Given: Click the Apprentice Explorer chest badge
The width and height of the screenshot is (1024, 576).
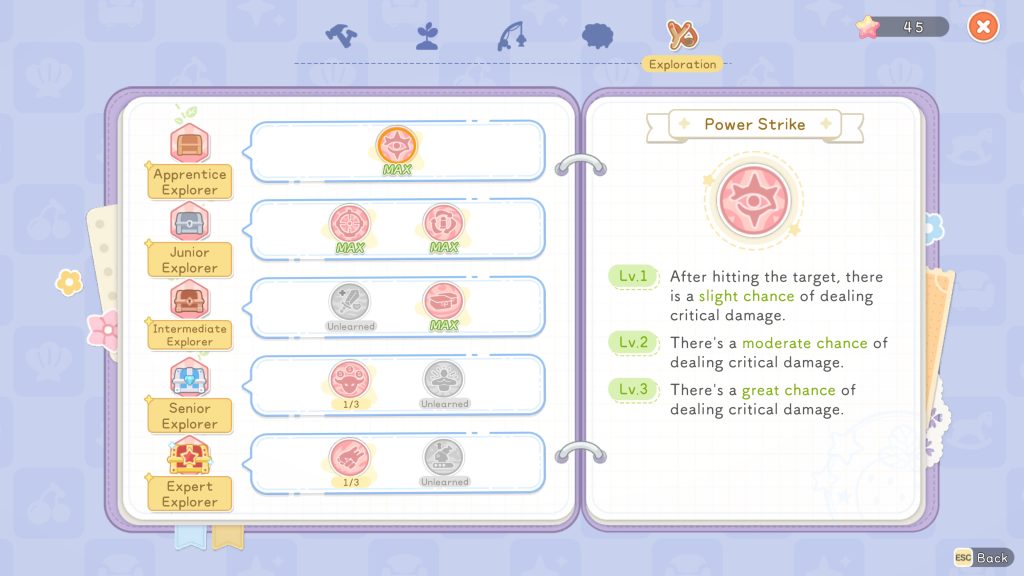Looking at the screenshot, I should (x=189, y=144).
